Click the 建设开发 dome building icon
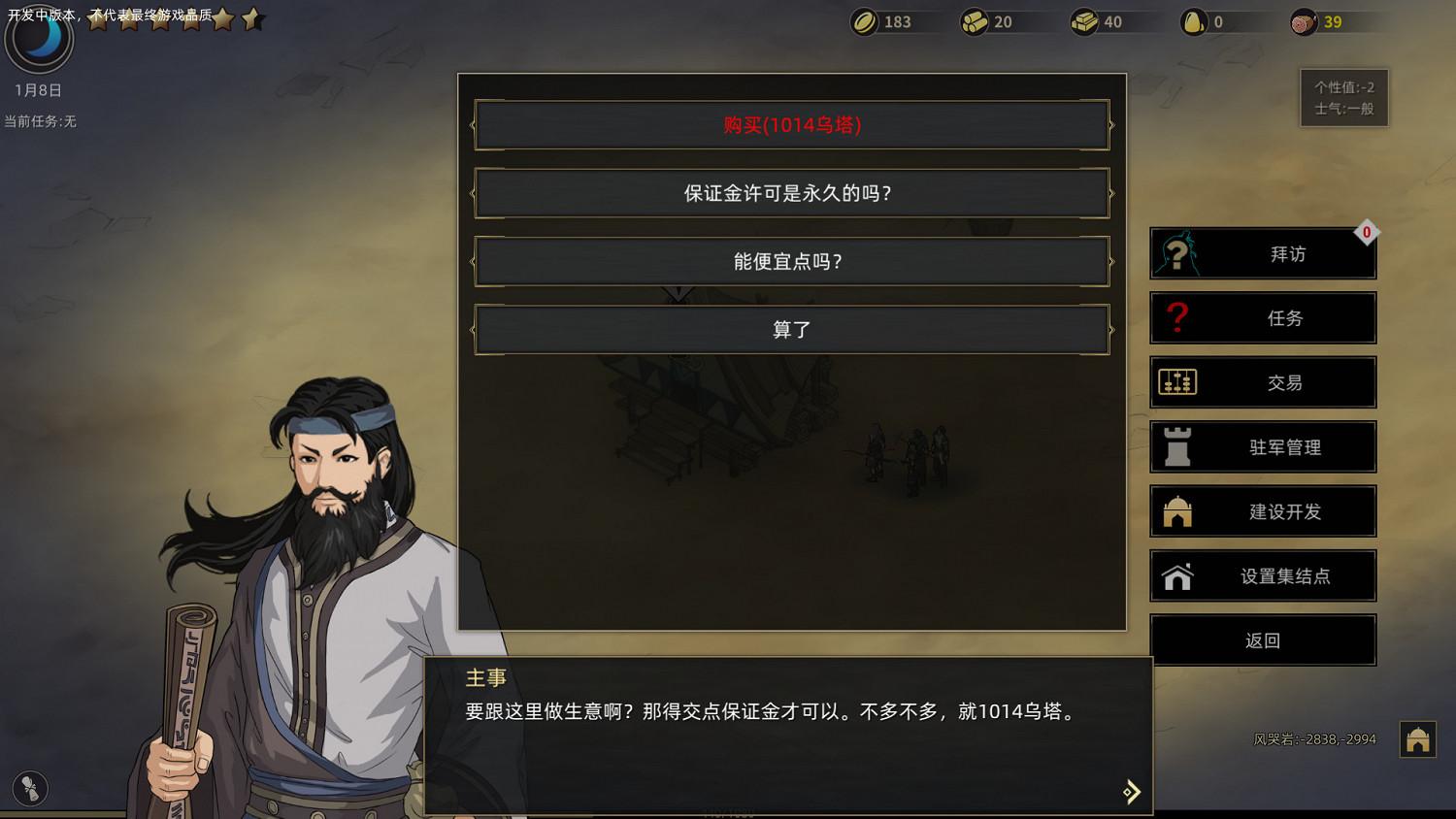 pos(1177,511)
